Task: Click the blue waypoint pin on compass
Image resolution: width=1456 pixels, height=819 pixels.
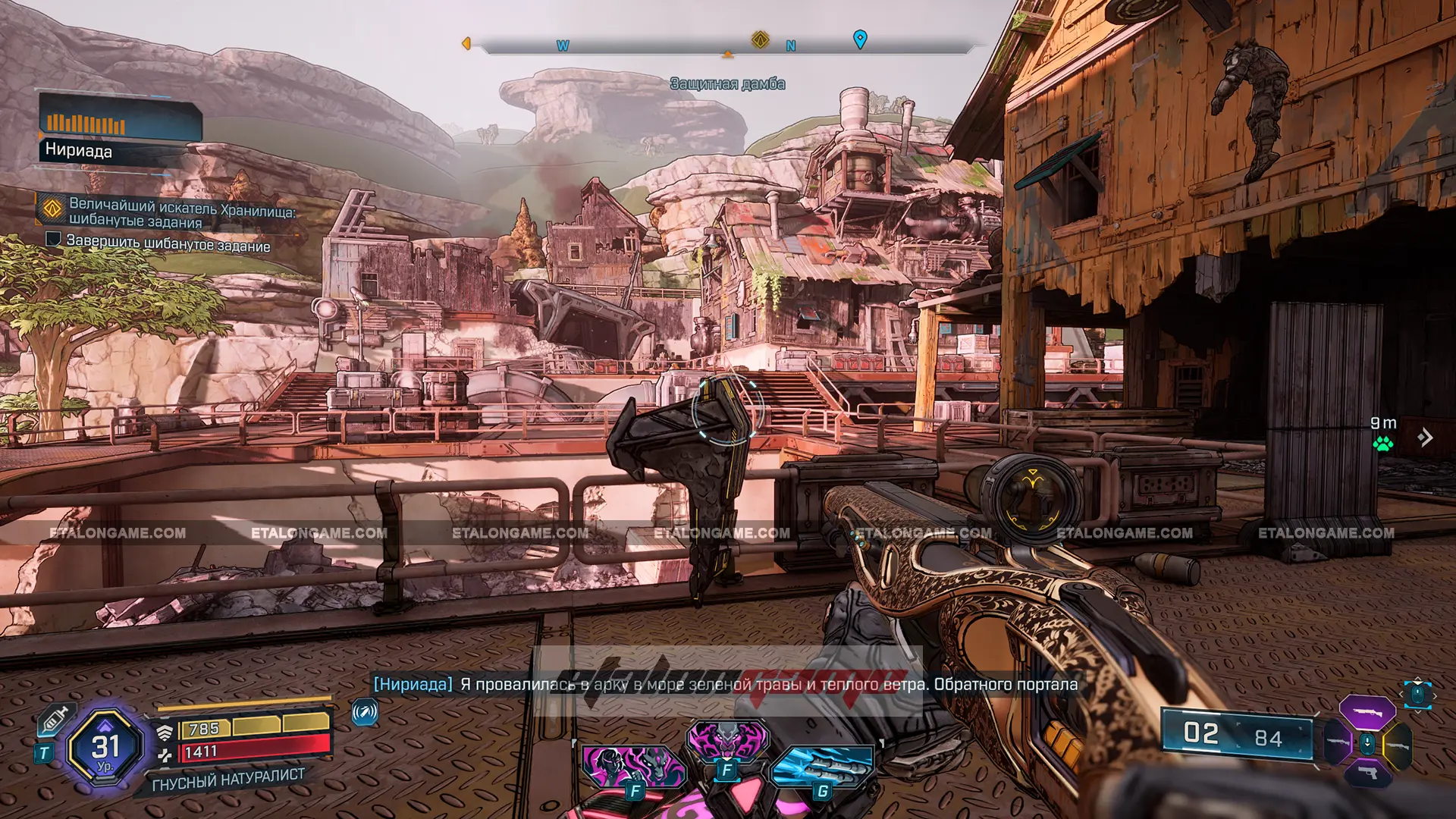Action: point(860,39)
